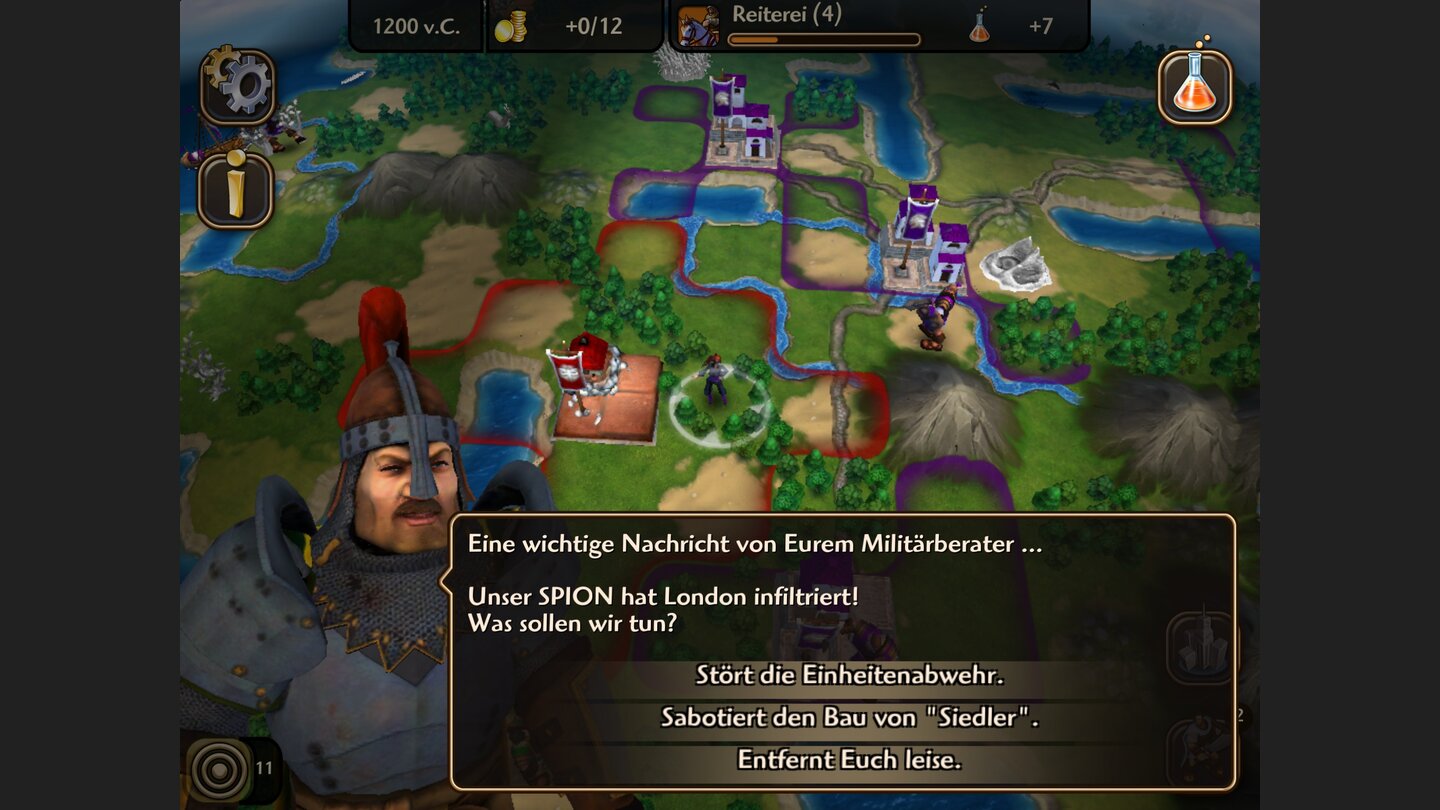Click the year display '1200 v.C.'
Viewport: 1440px width, 810px height.
[419, 26]
